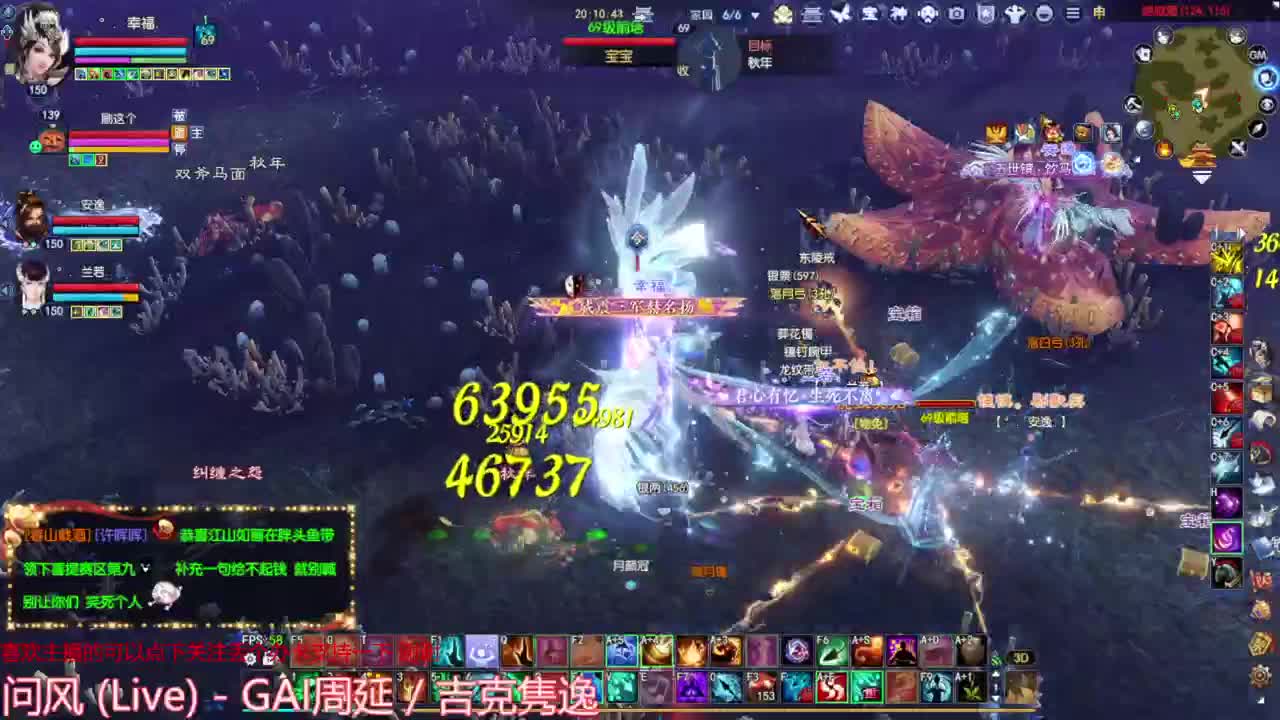Collapse the pet bar using the 收 toggle
This screenshot has height=720, width=1280.
[x=683, y=71]
